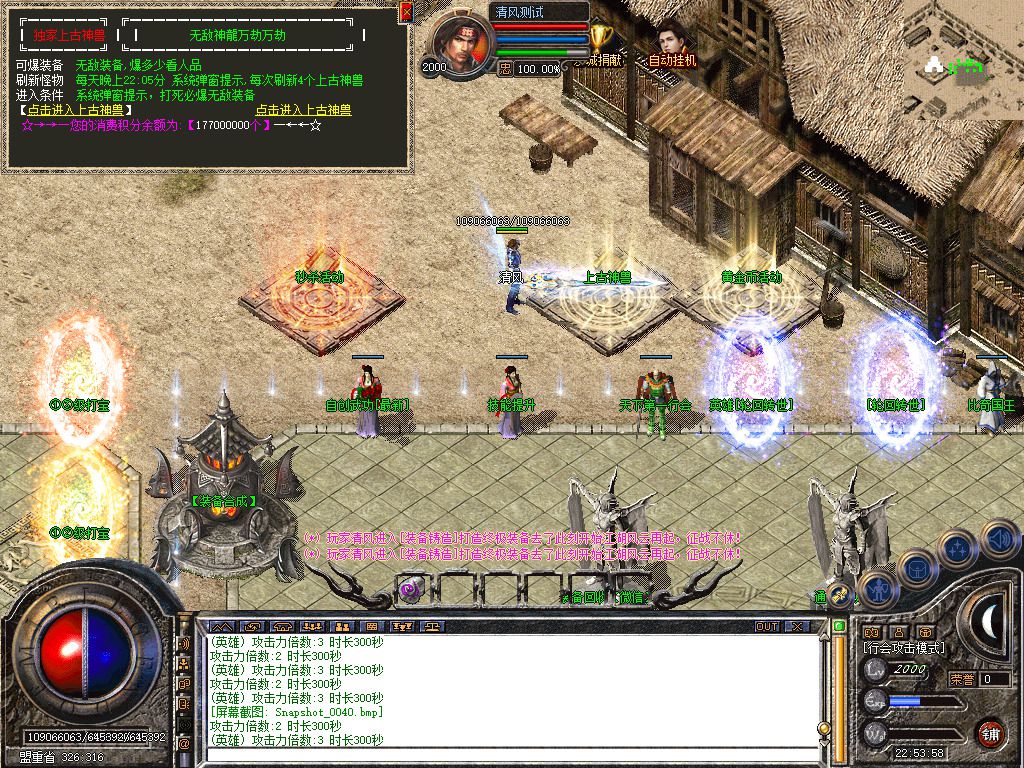Open the round red 铺 shop button
This screenshot has width=1024, height=768.
click(990, 733)
